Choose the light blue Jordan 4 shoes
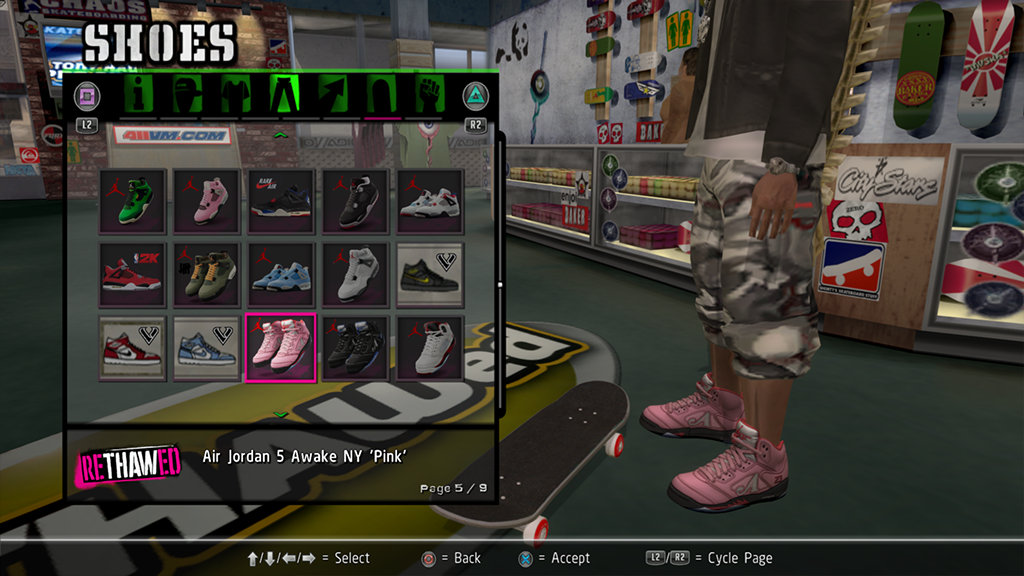1024x576 pixels. tap(281, 274)
